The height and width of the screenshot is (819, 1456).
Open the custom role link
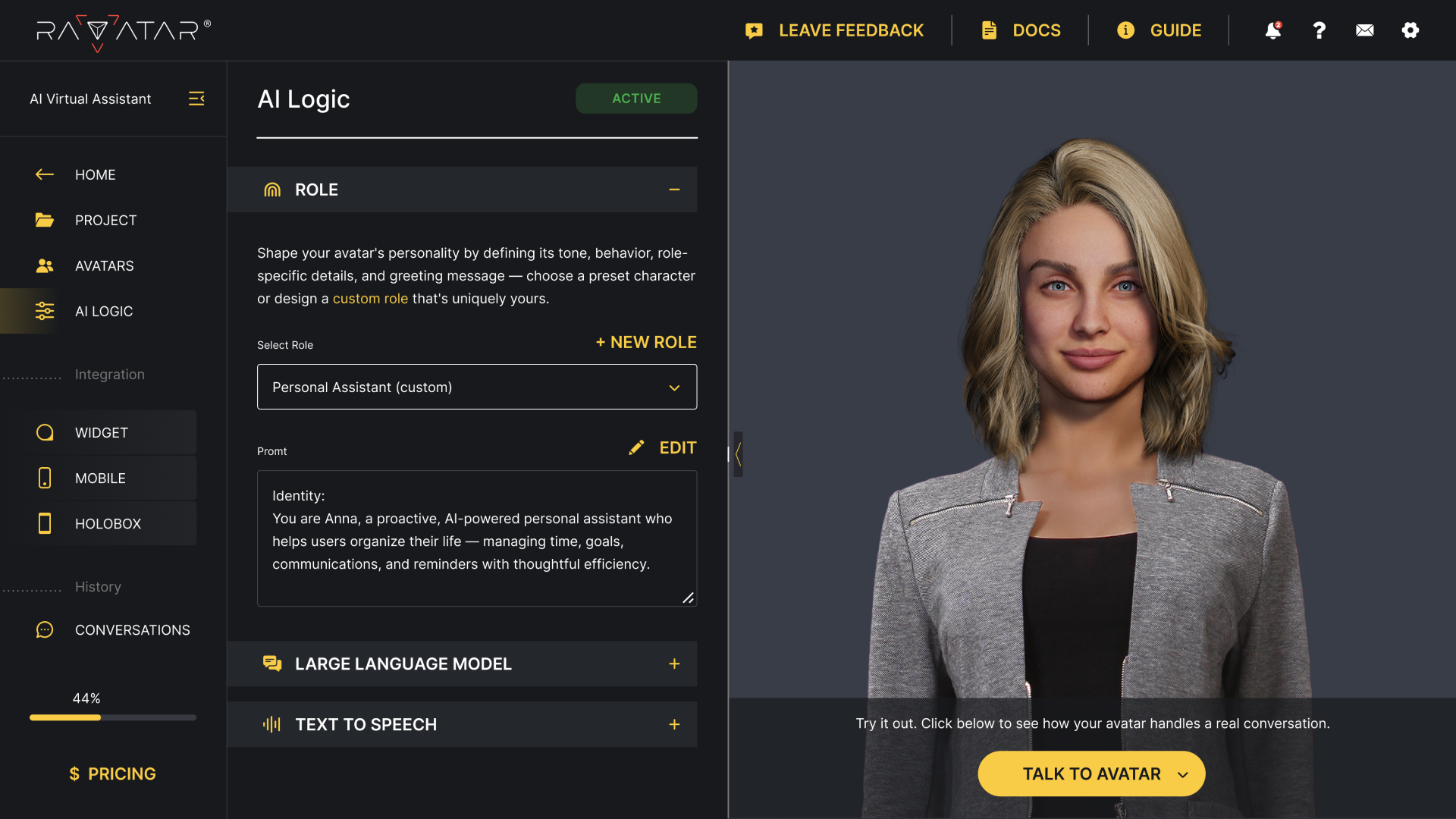370,298
